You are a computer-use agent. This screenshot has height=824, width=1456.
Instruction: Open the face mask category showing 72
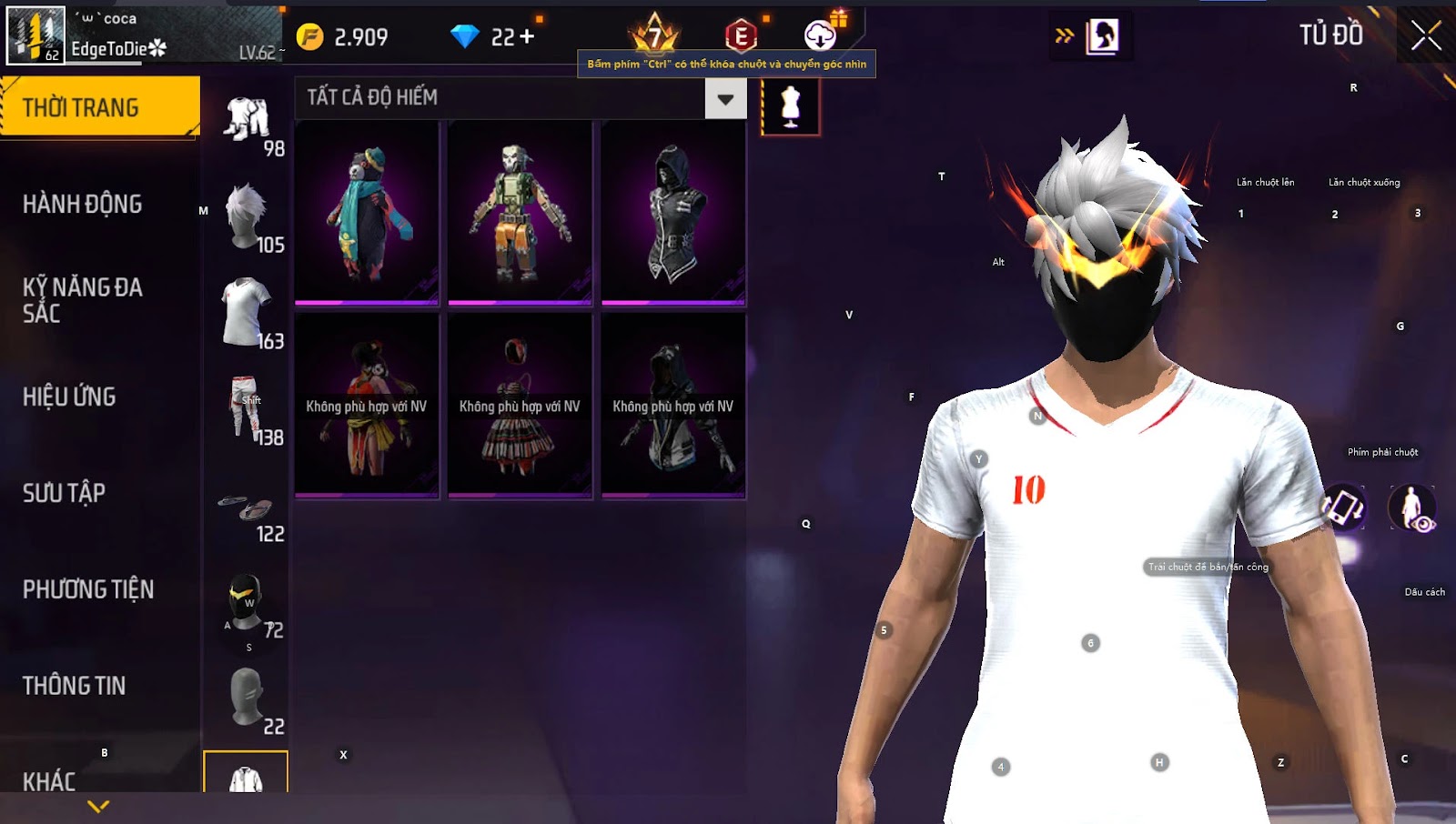[248, 604]
